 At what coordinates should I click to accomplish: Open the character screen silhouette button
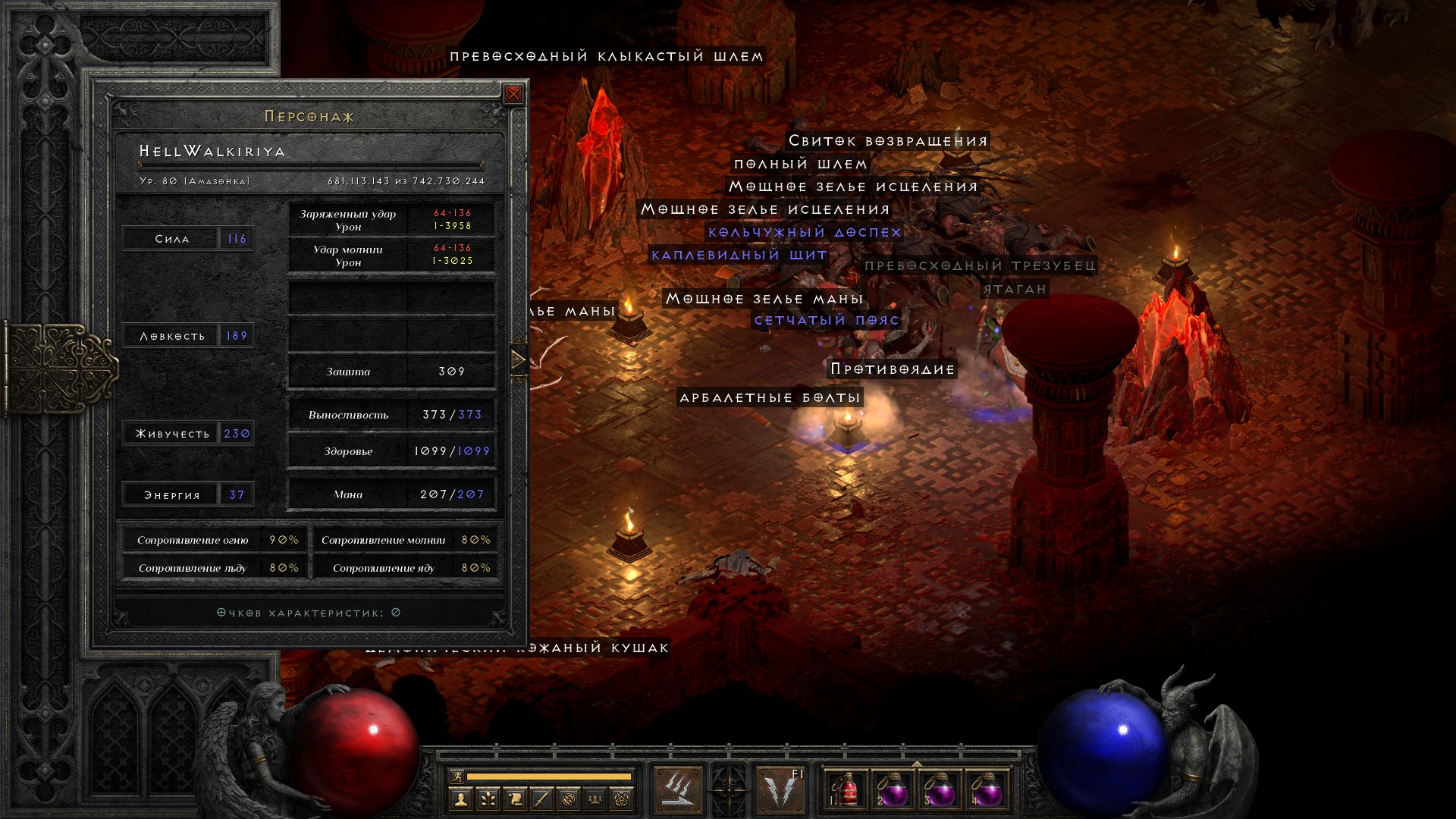click(x=460, y=799)
